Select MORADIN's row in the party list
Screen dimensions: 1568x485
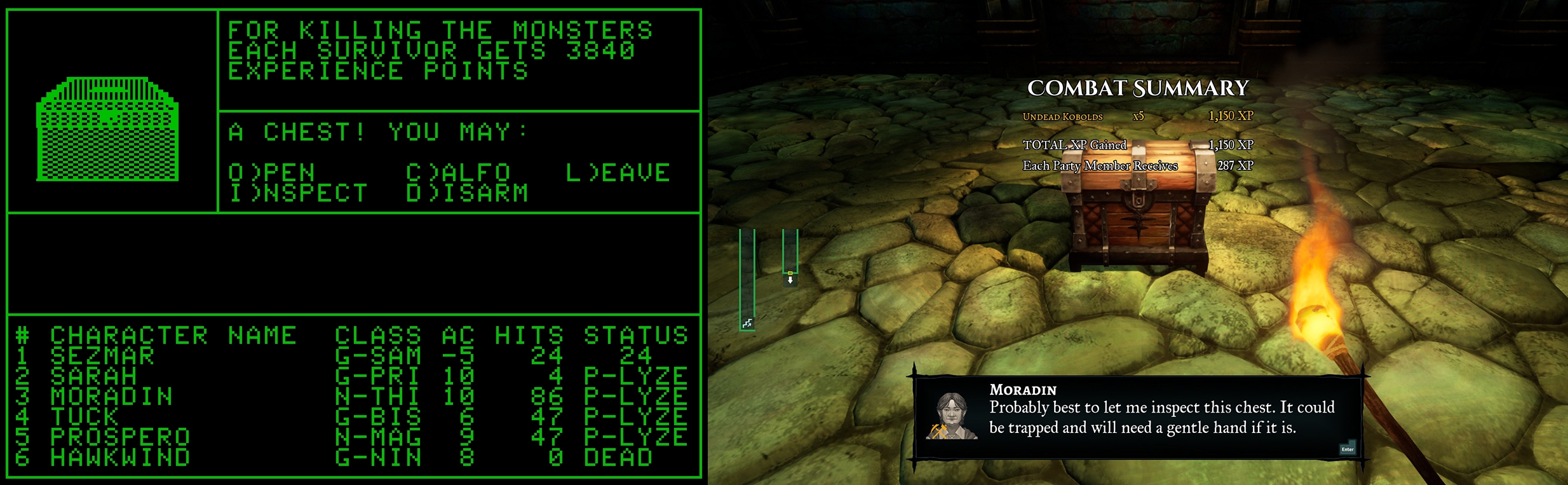tap(111, 397)
